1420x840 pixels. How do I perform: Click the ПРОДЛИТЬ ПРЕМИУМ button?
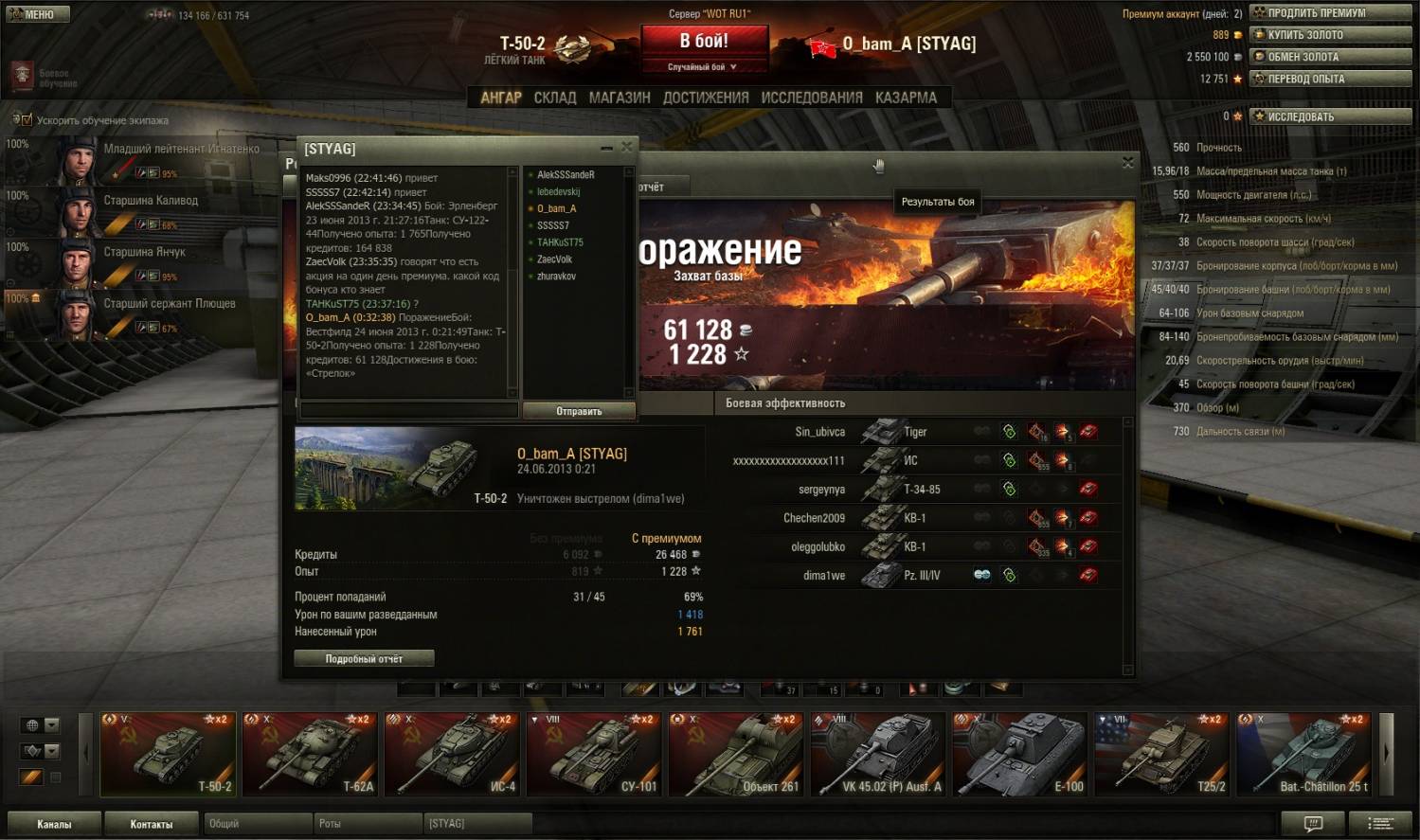[x=1330, y=13]
